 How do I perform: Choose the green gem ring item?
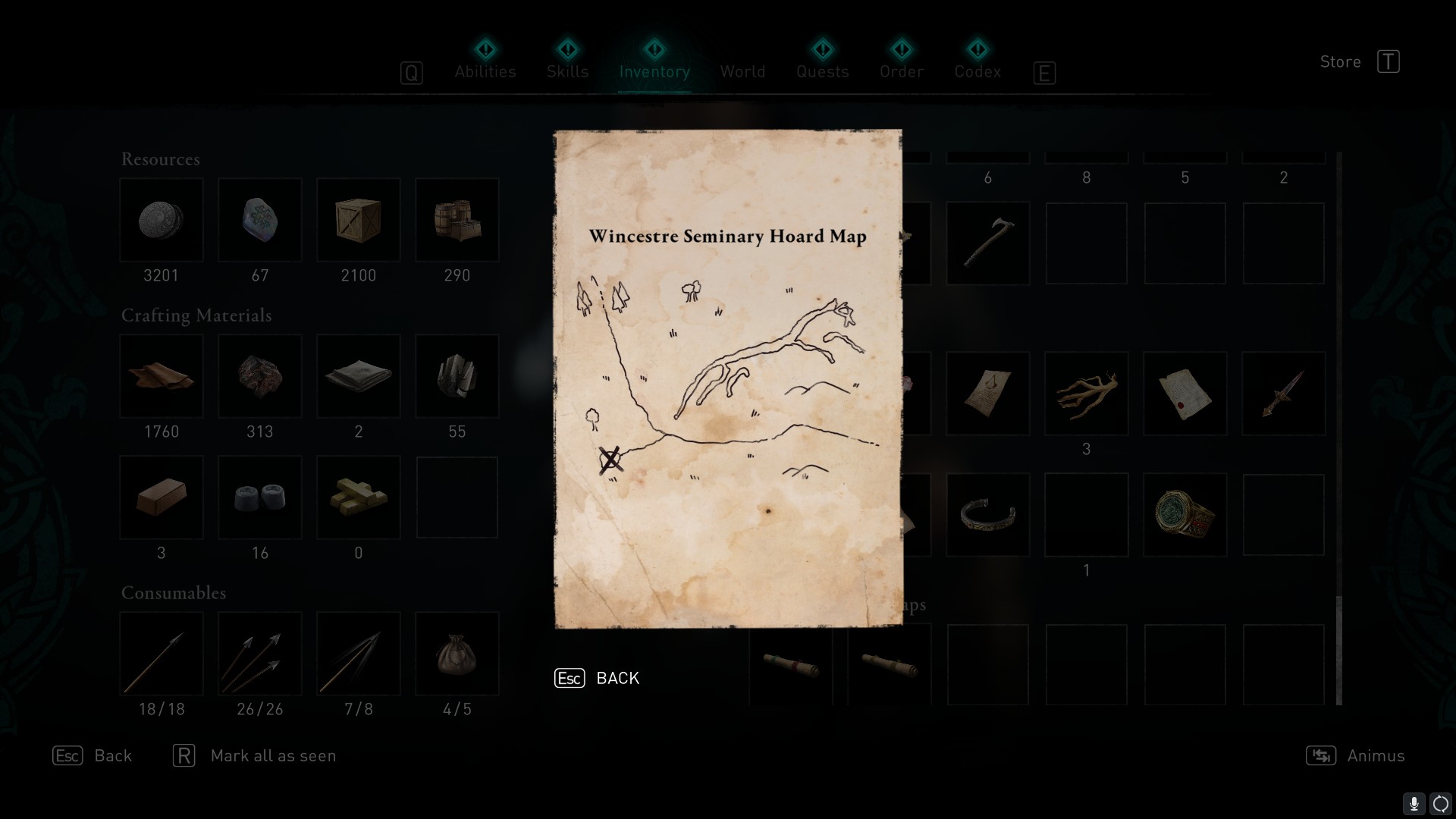1185,515
